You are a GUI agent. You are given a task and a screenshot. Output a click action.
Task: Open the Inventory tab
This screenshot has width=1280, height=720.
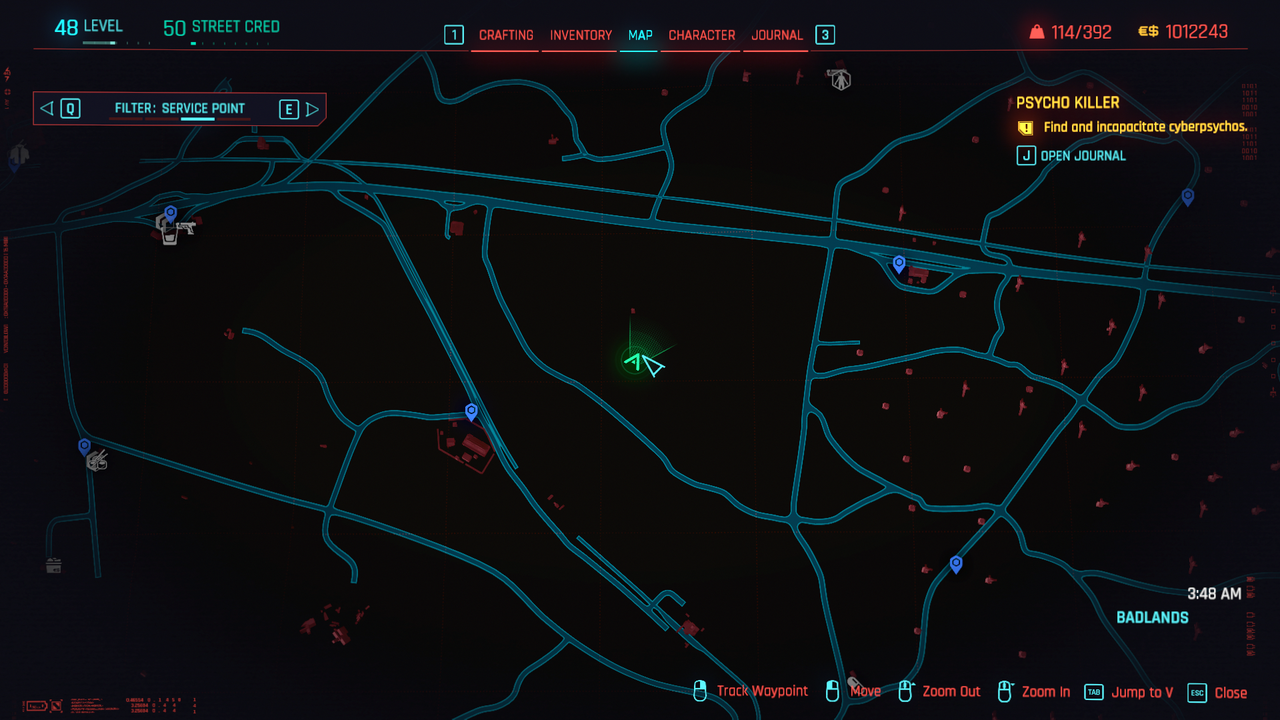pos(581,35)
